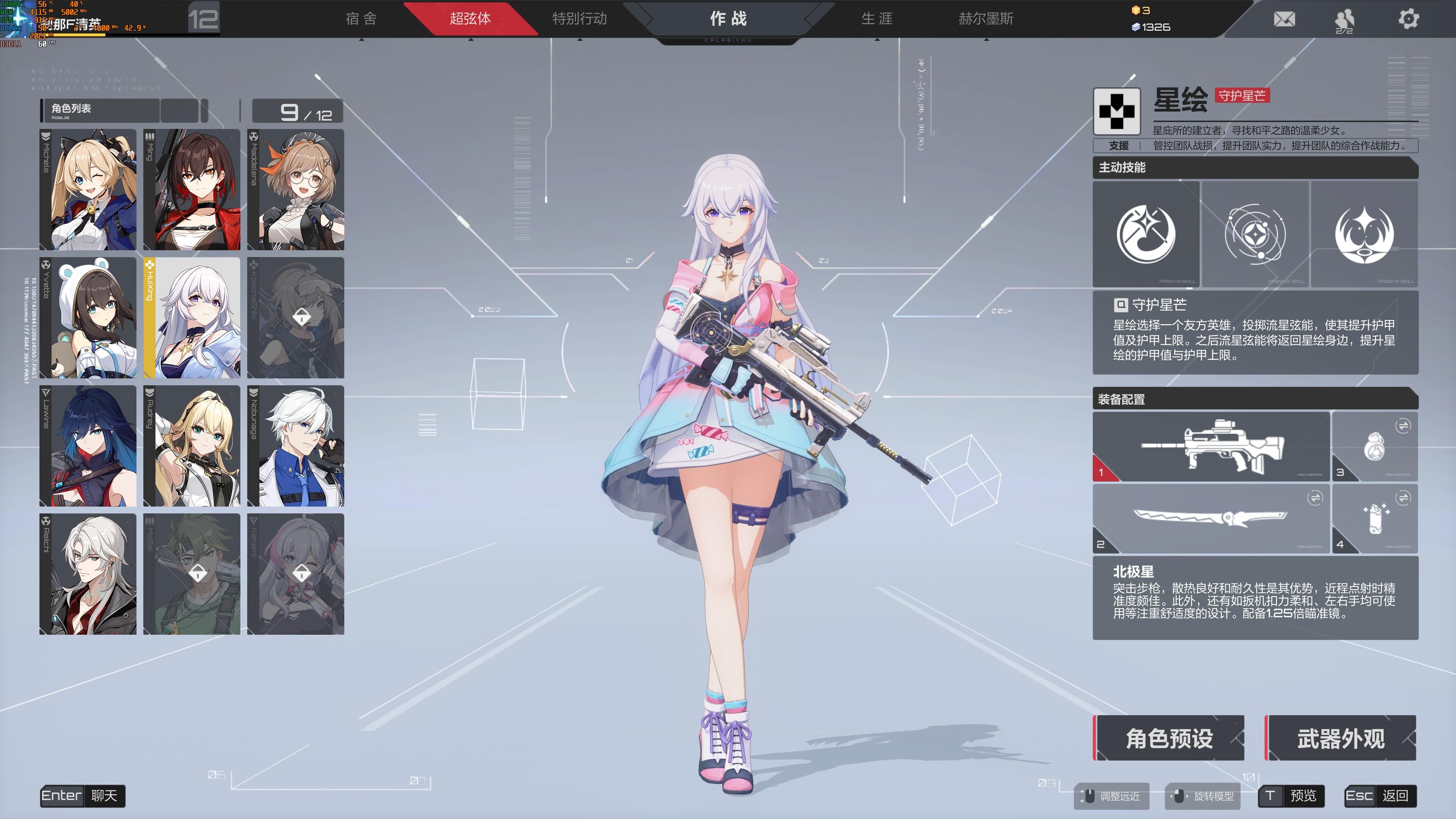Select Nobunaga's portrait
Image resolution: width=1456 pixels, height=819 pixels.
(296, 446)
